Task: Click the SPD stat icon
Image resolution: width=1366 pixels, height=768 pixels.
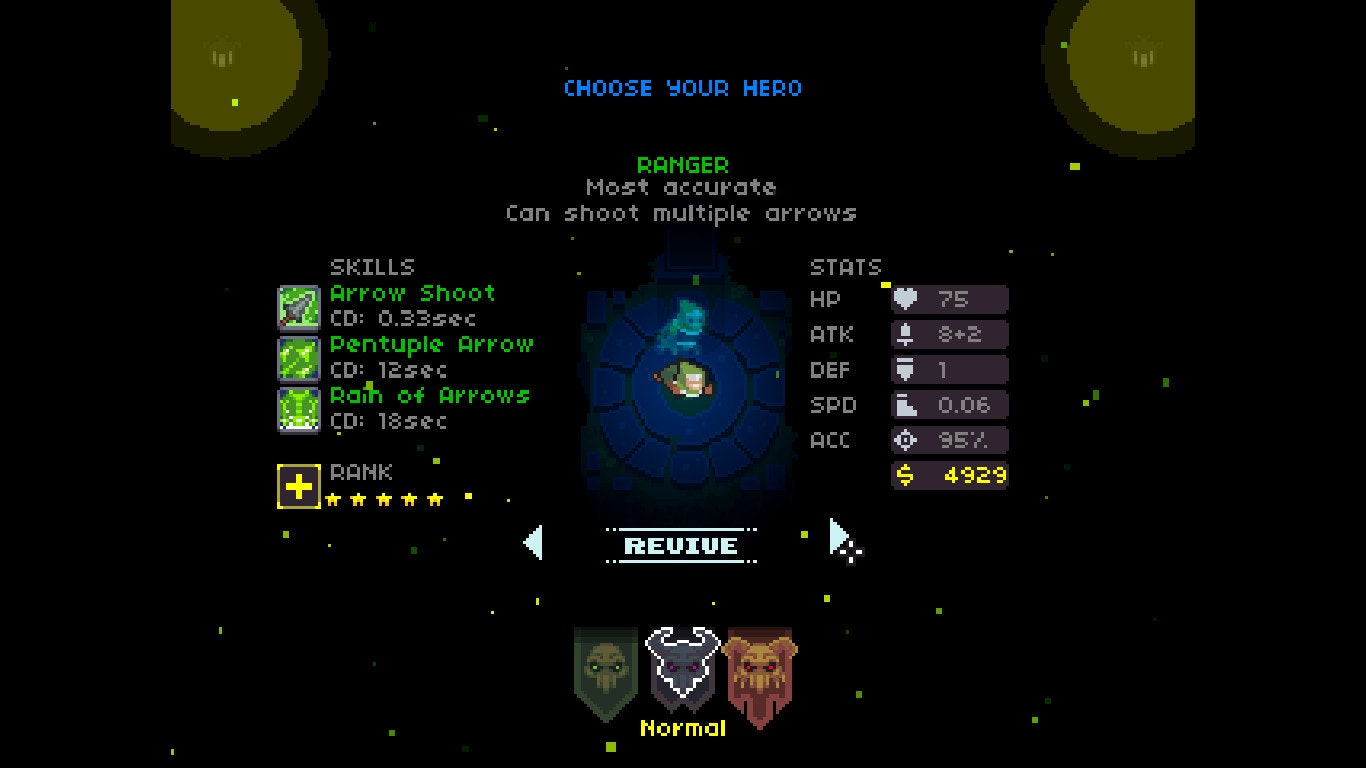Action: pyautogui.click(x=906, y=404)
